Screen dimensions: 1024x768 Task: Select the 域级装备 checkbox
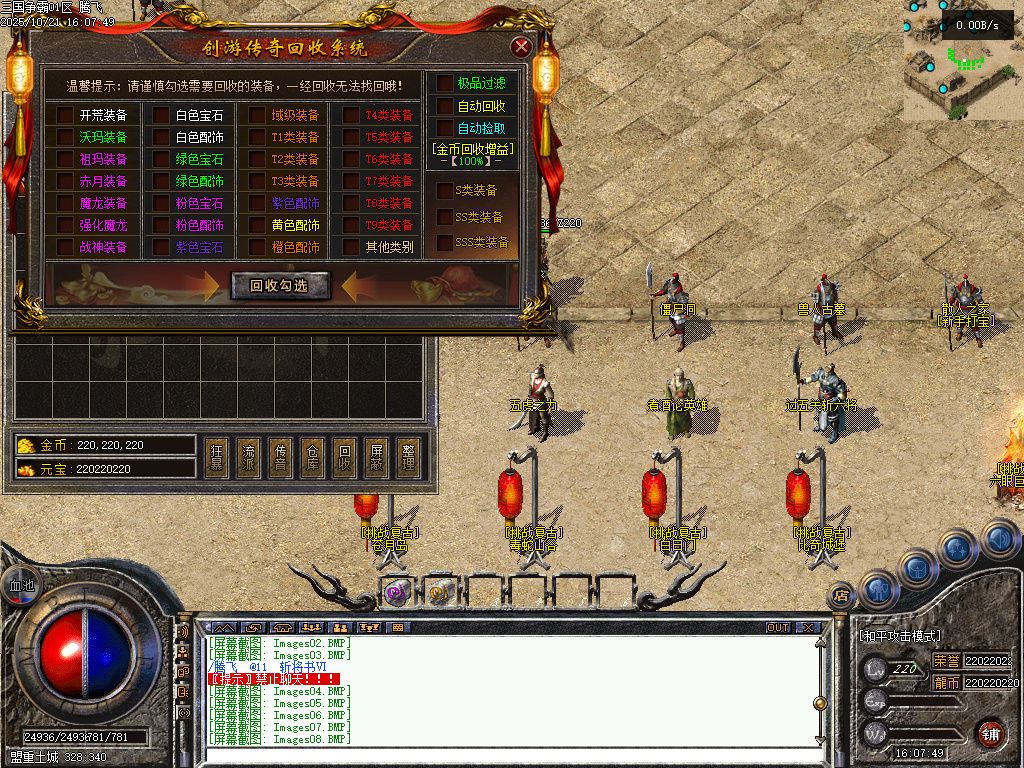pyautogui.click(x=258, y=115)
